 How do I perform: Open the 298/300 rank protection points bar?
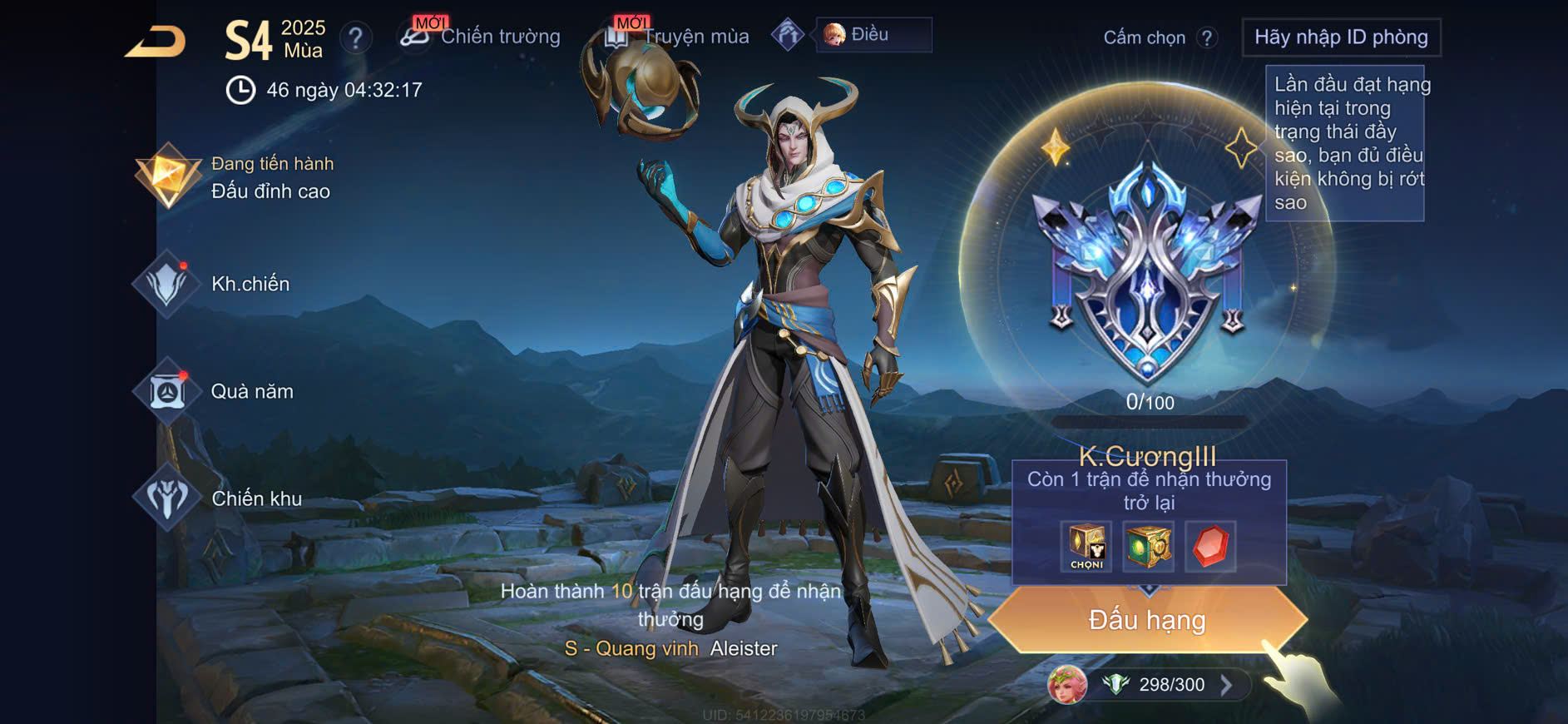coord(1171,685)
